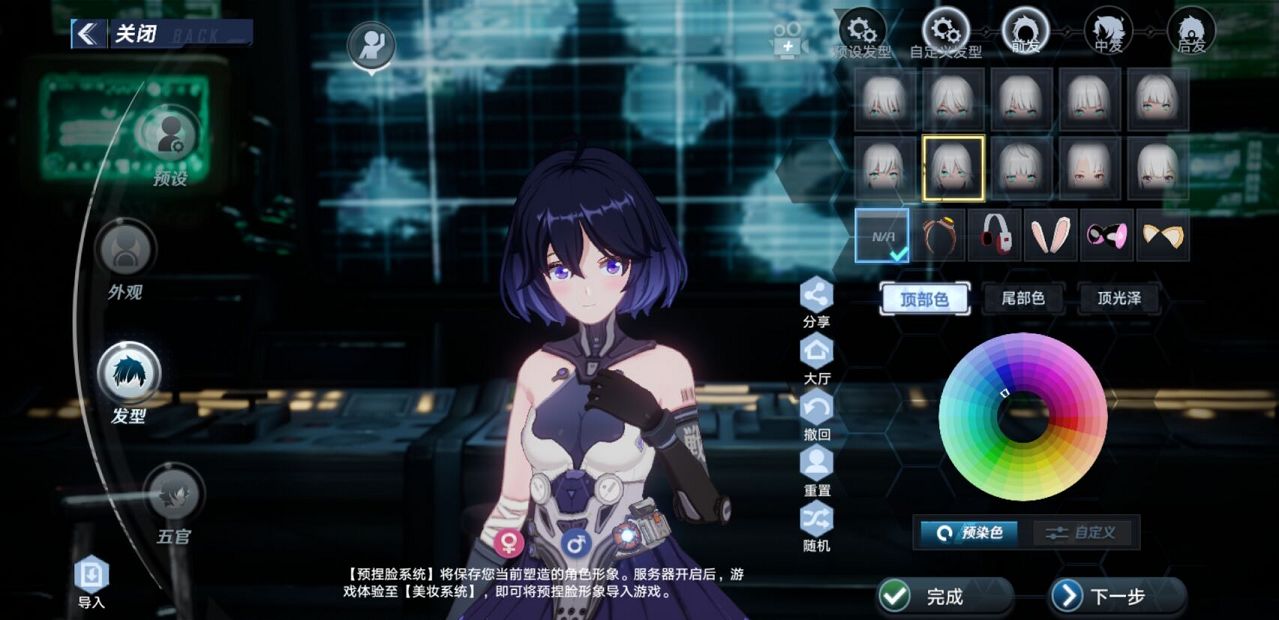
Task: Select the 发型 hairstyle section
Action: pos(129,373)
